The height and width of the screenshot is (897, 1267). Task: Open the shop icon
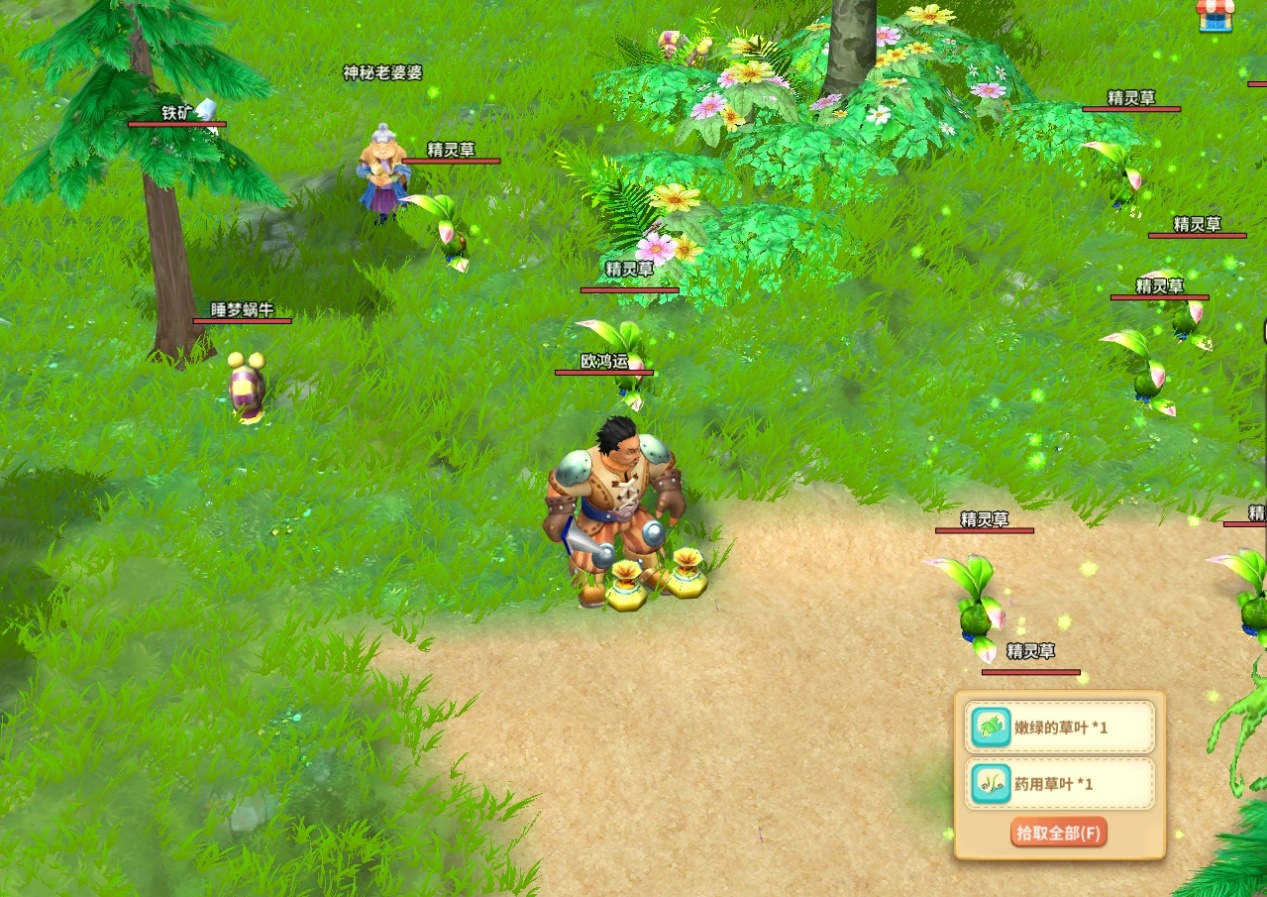1215,15
